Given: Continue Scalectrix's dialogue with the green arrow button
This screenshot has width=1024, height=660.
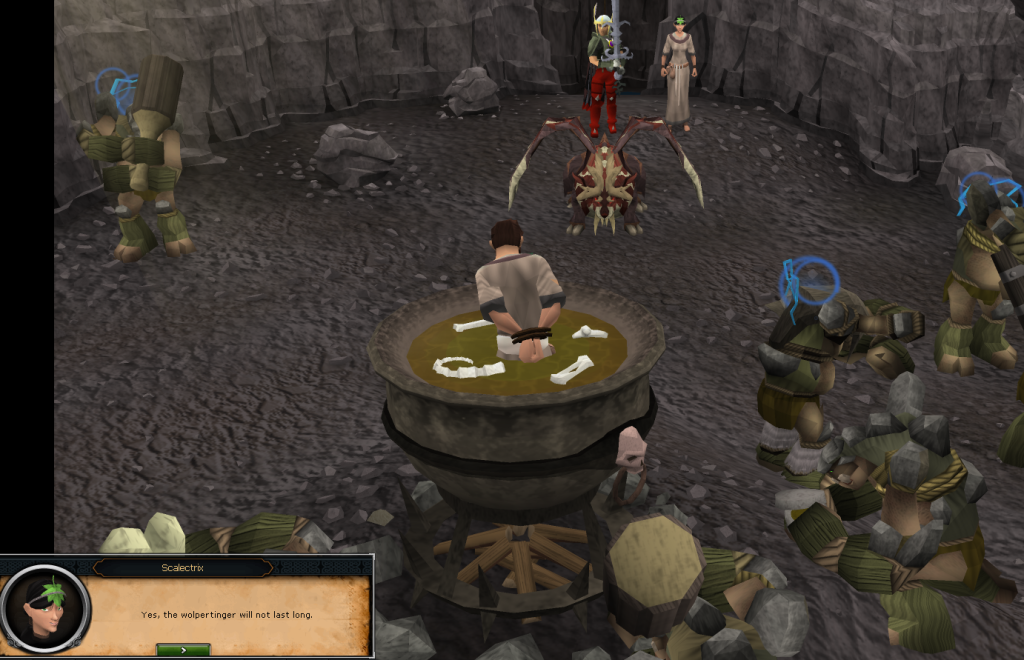Looking at the screenshot, I should (183, 650).
